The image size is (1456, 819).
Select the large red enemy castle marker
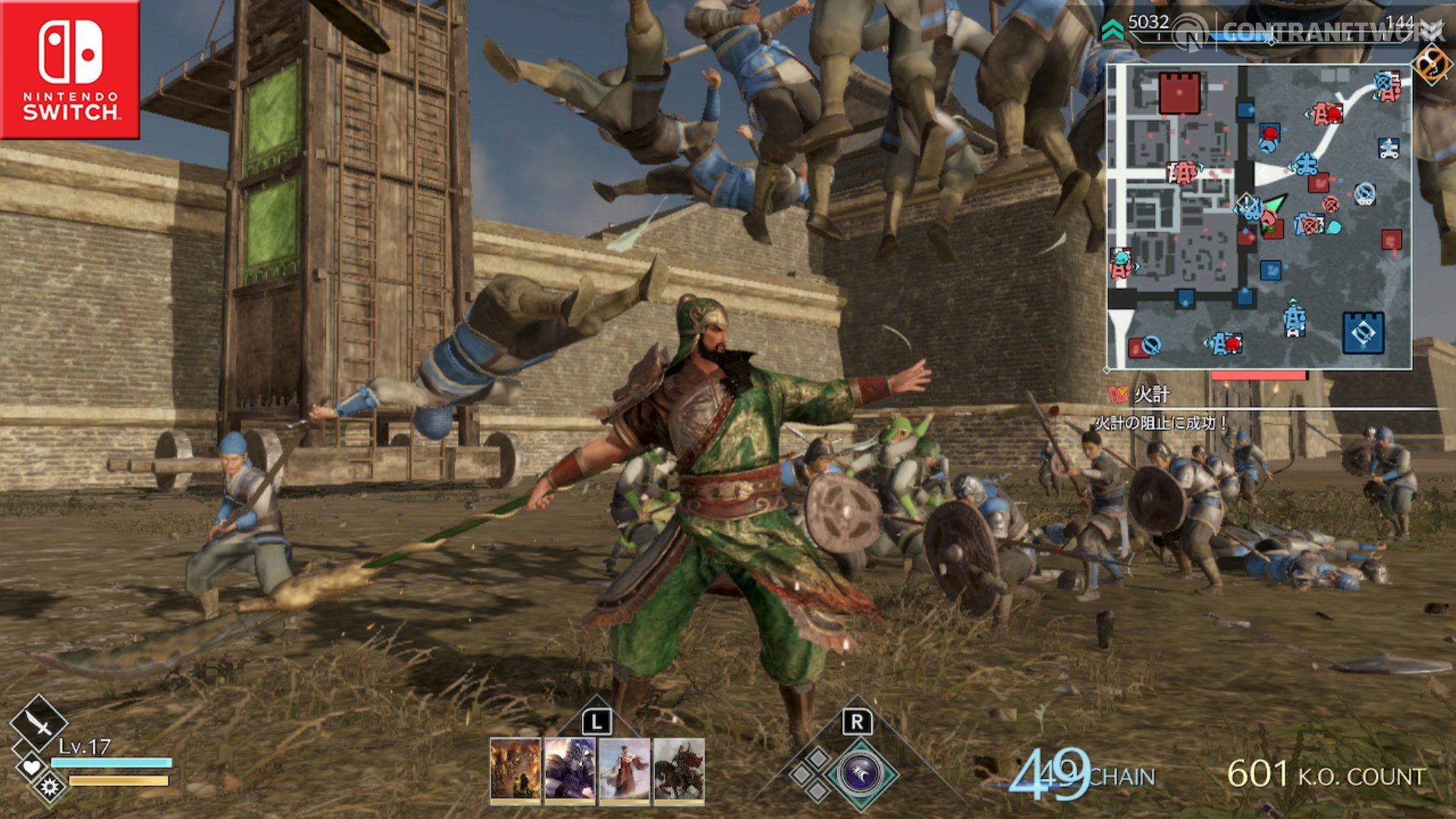[x=1179, y=93]
